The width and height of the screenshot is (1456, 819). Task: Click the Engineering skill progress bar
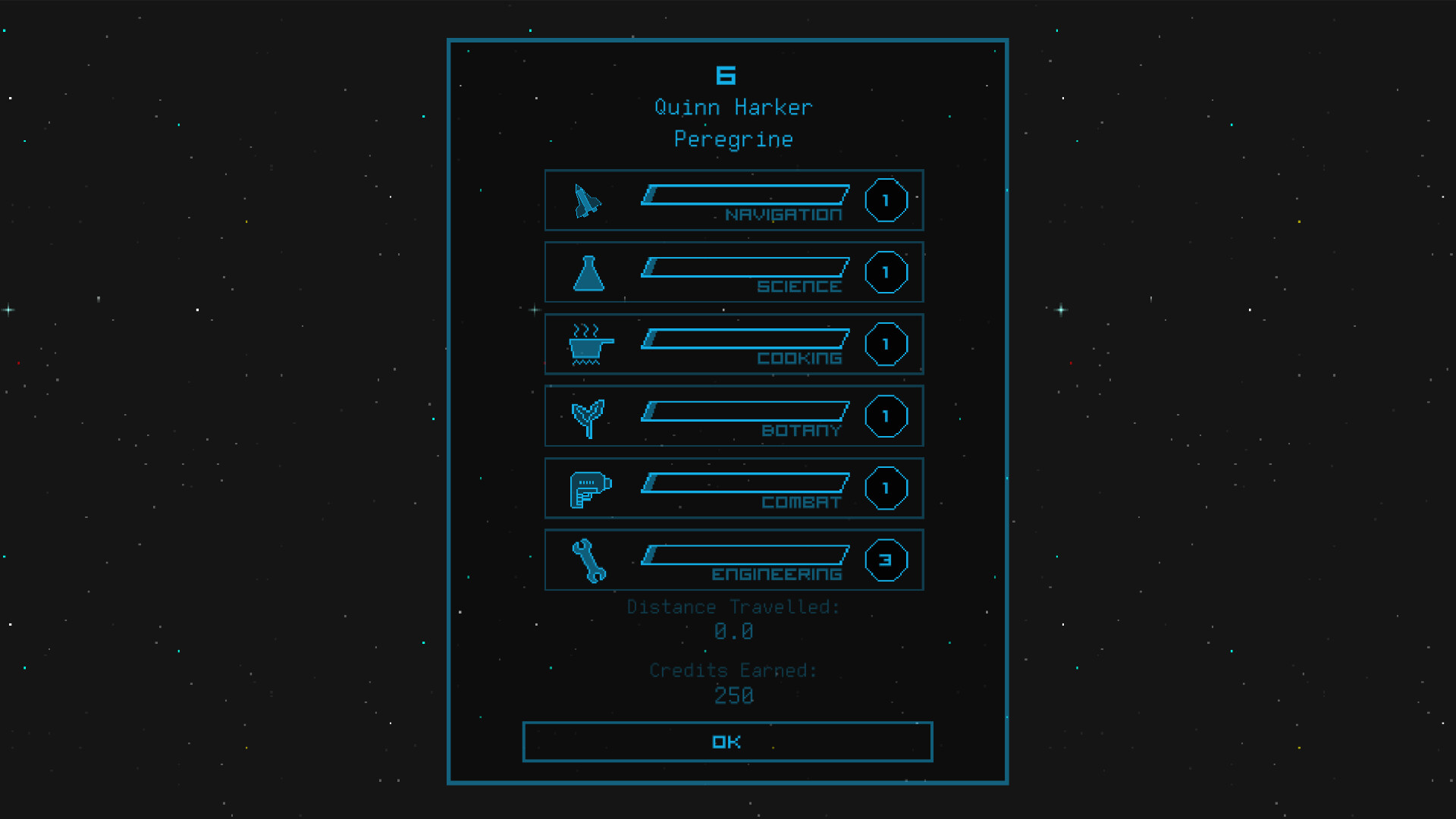(x=745, y=556)
